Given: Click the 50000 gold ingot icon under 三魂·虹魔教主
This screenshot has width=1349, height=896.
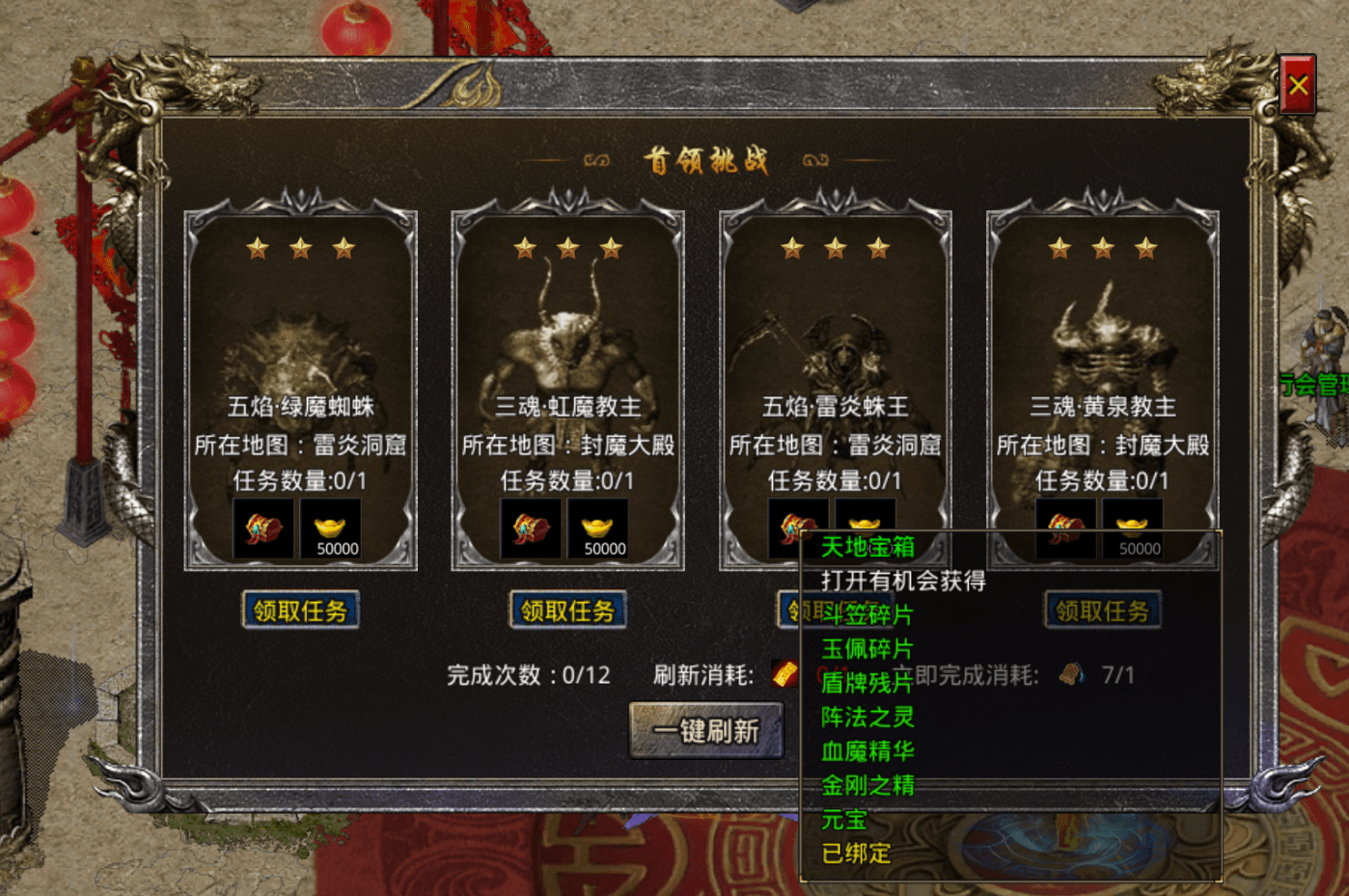Looking at the screenshot, I should [x=597, y=528].
